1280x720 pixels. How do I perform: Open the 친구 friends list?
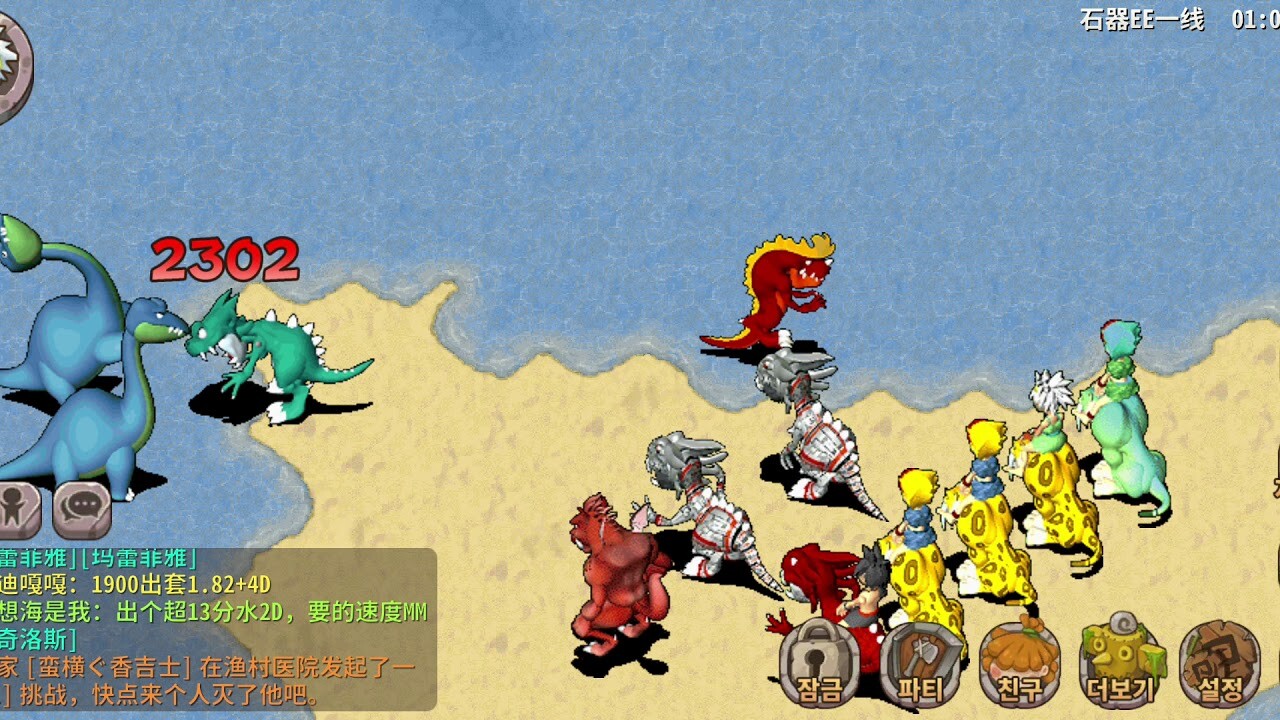tap(1020, 662)
